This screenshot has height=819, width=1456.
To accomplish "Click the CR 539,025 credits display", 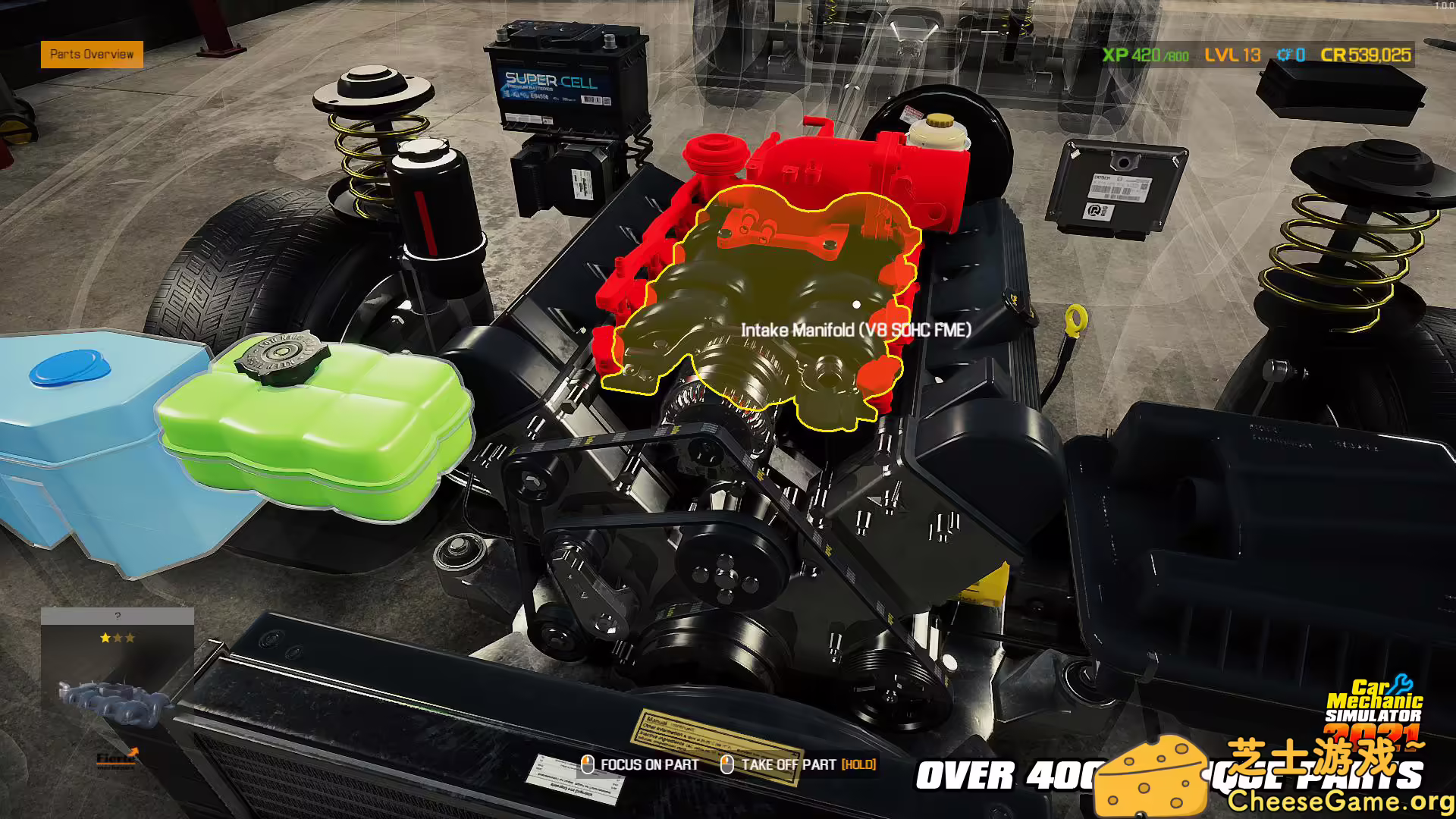I will click(1365, 55).
